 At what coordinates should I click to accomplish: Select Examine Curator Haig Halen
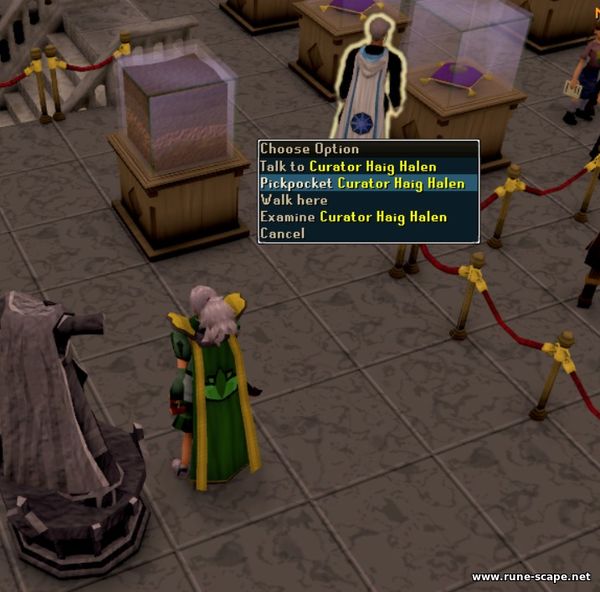(353, 217)
